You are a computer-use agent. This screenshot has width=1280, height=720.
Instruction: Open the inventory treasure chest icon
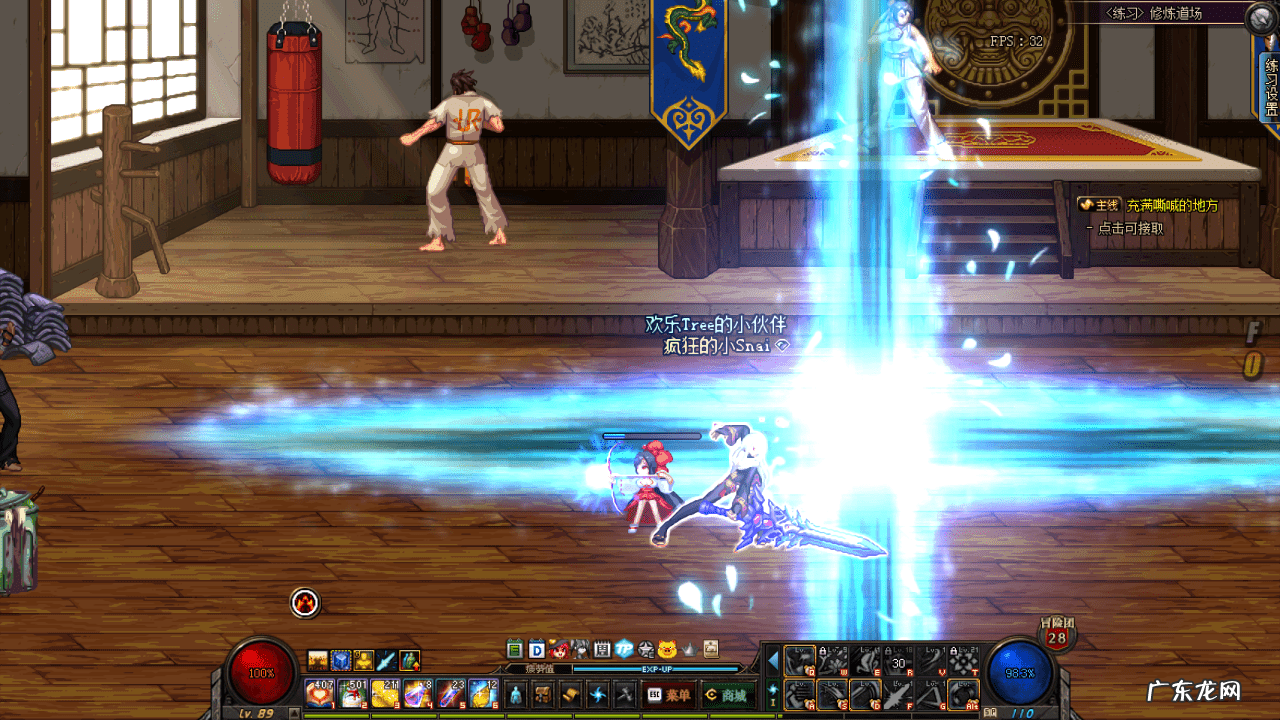tap(543, 693)
